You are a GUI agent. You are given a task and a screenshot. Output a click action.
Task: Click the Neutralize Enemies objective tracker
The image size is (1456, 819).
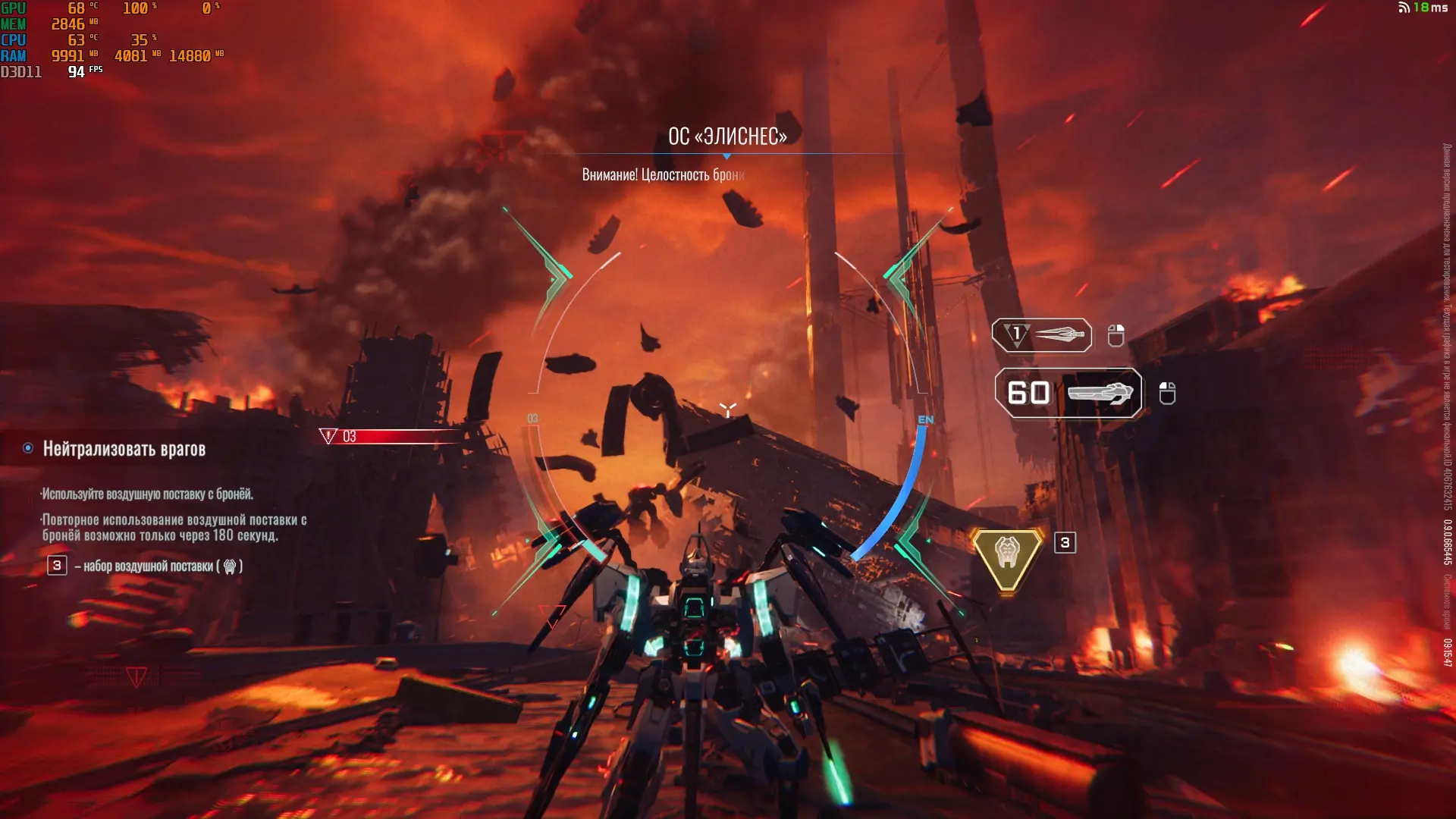124,449
